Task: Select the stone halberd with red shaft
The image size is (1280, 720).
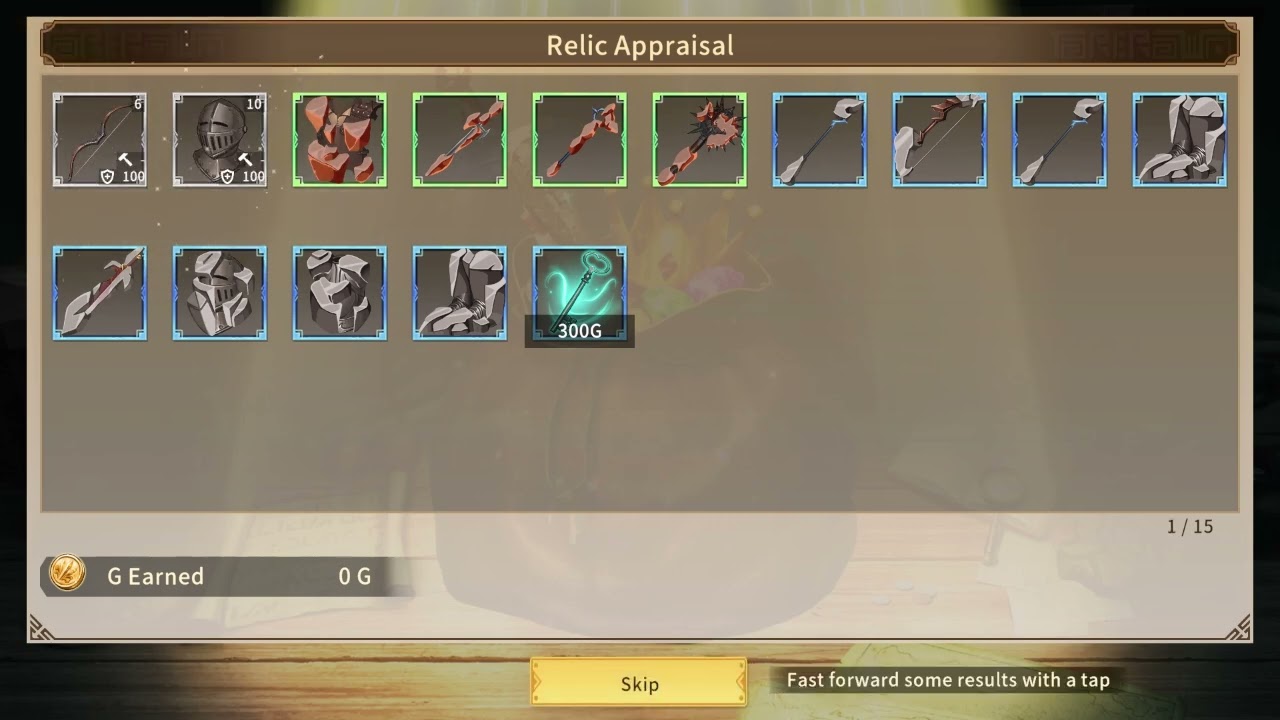Action: click(x=100, y=293)
